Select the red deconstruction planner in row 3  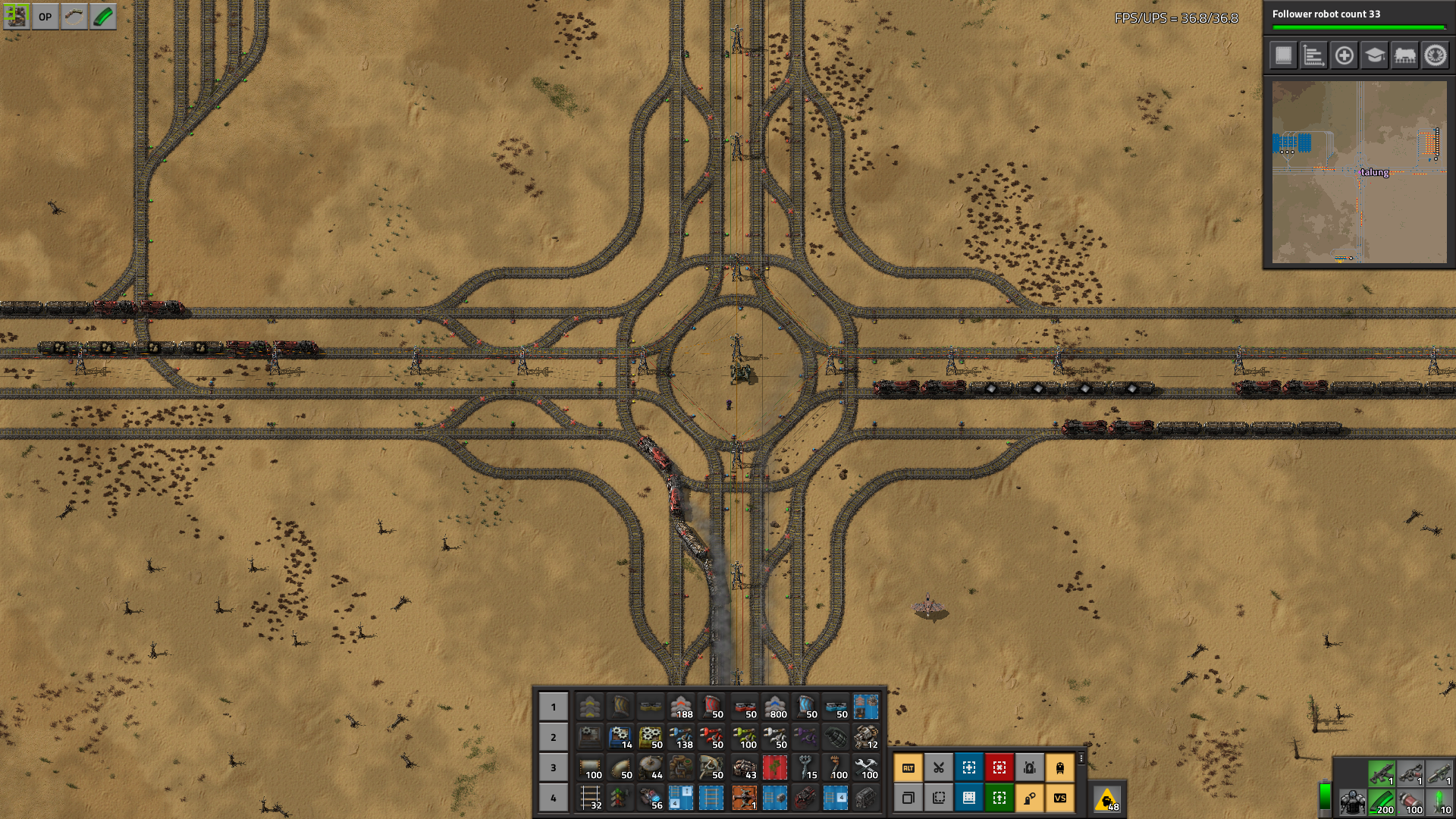pyautogui.click(x=774, y=767)
